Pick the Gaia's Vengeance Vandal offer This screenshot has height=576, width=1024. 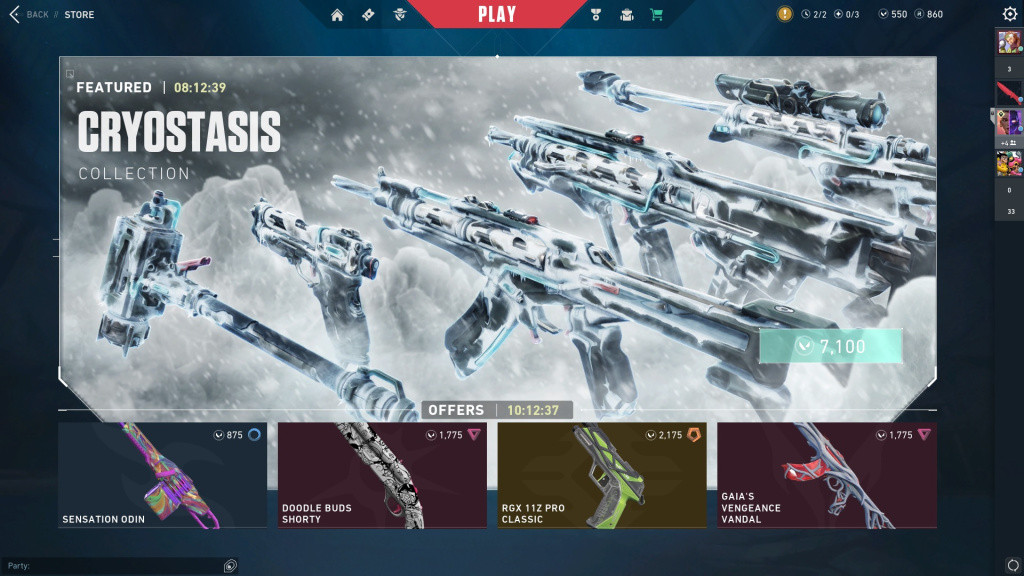pos(827,475)
